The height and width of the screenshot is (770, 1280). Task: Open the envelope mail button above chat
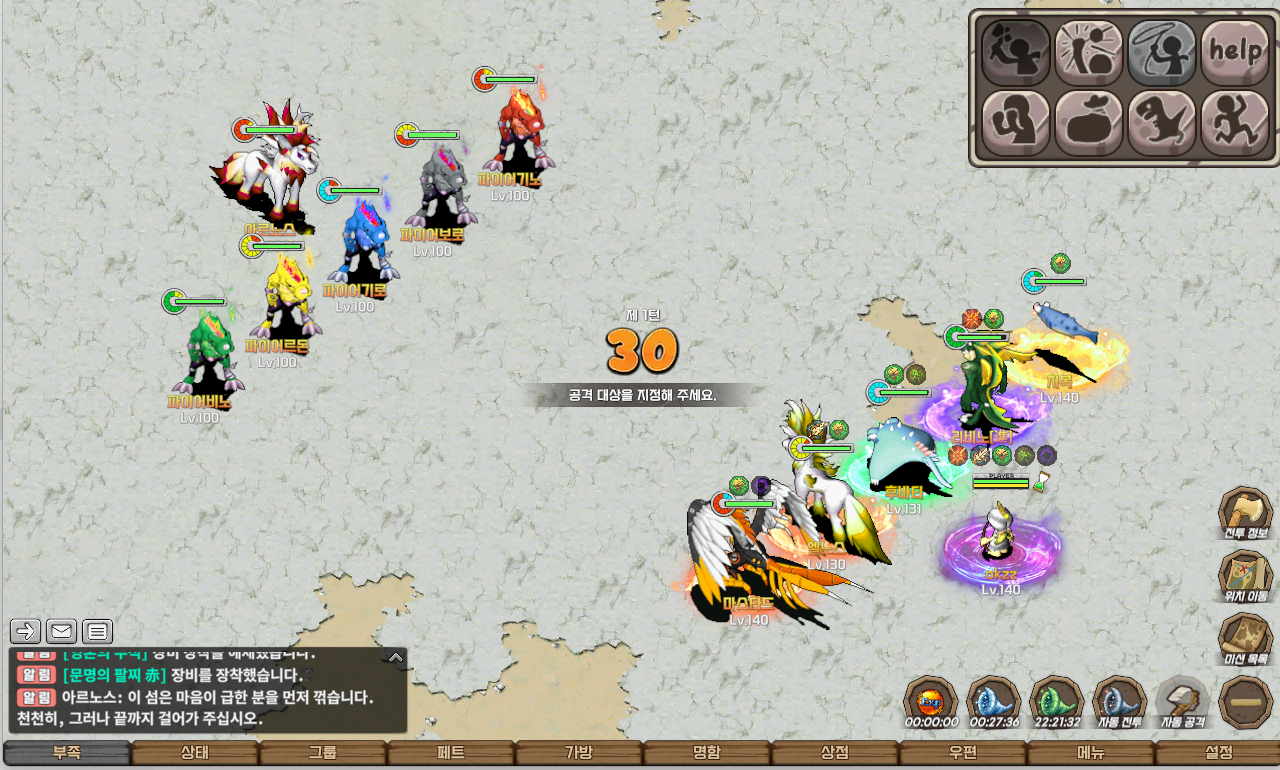[61, 631]
